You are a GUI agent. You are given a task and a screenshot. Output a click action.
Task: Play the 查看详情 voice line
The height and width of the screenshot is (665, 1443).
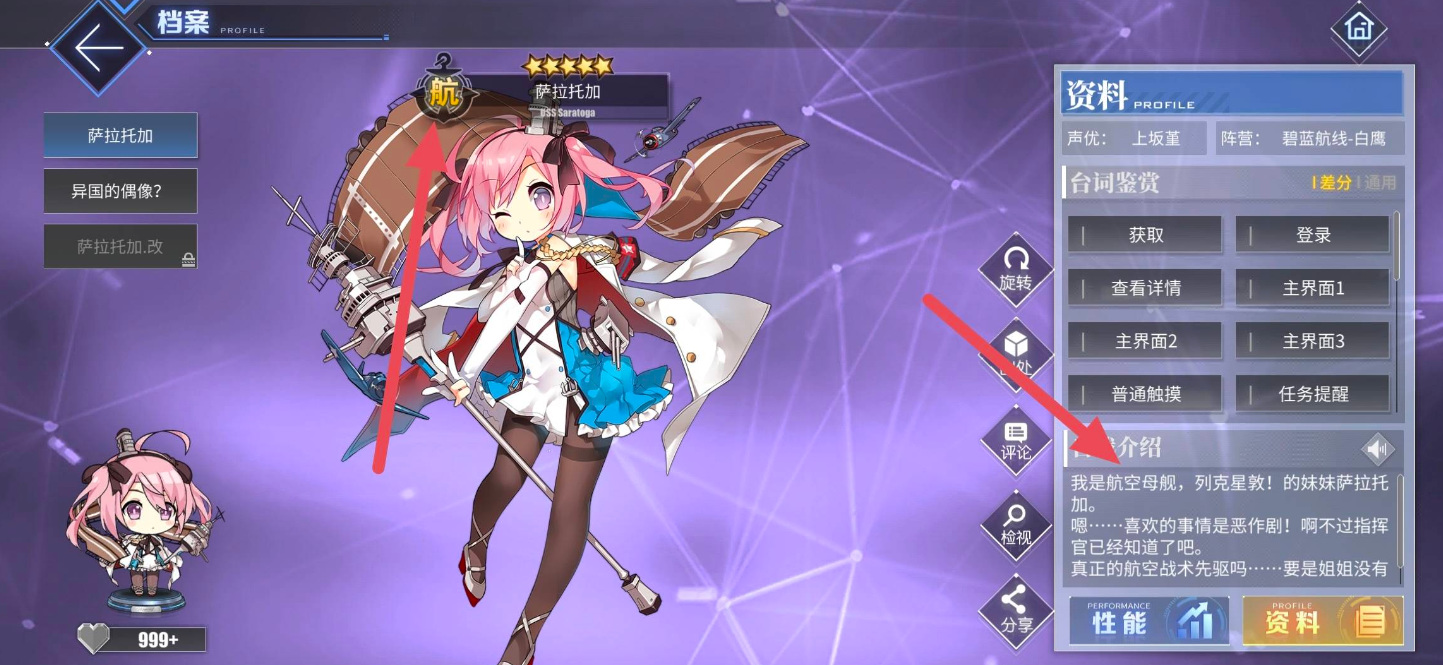pyautogui.click(x=1146, y=288)
